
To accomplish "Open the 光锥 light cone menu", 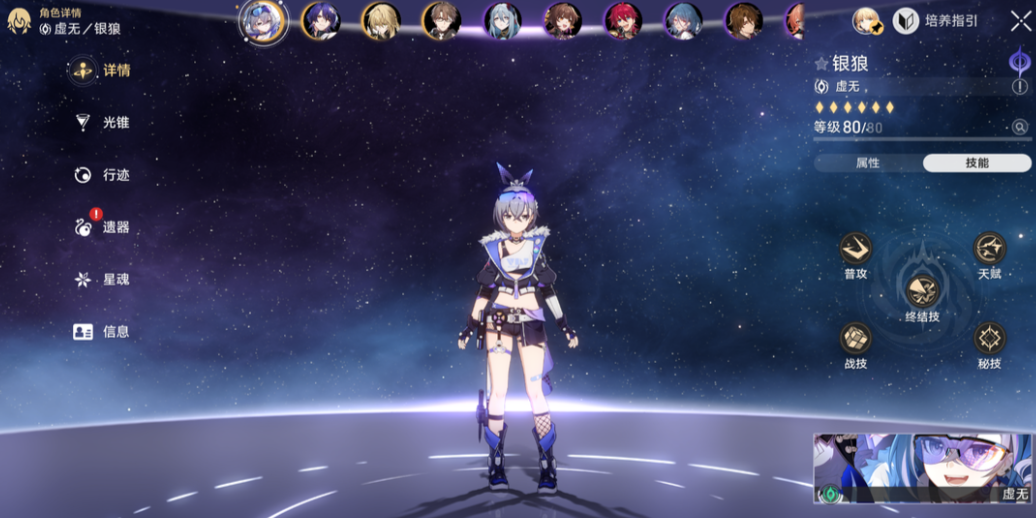I will 103,123.
